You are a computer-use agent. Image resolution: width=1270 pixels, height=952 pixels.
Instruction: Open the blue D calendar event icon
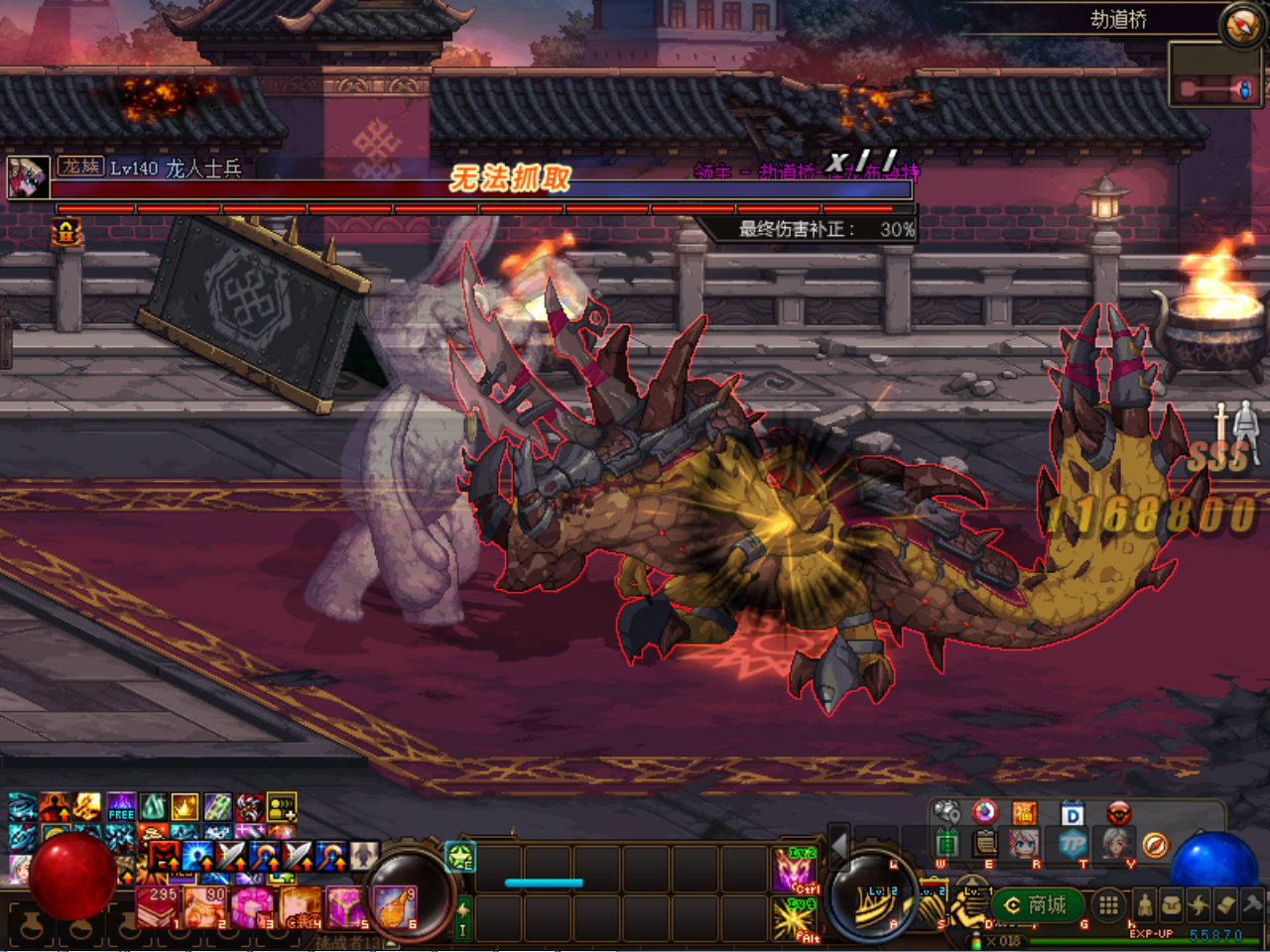pyautogui.click(x=1072, y=811)
